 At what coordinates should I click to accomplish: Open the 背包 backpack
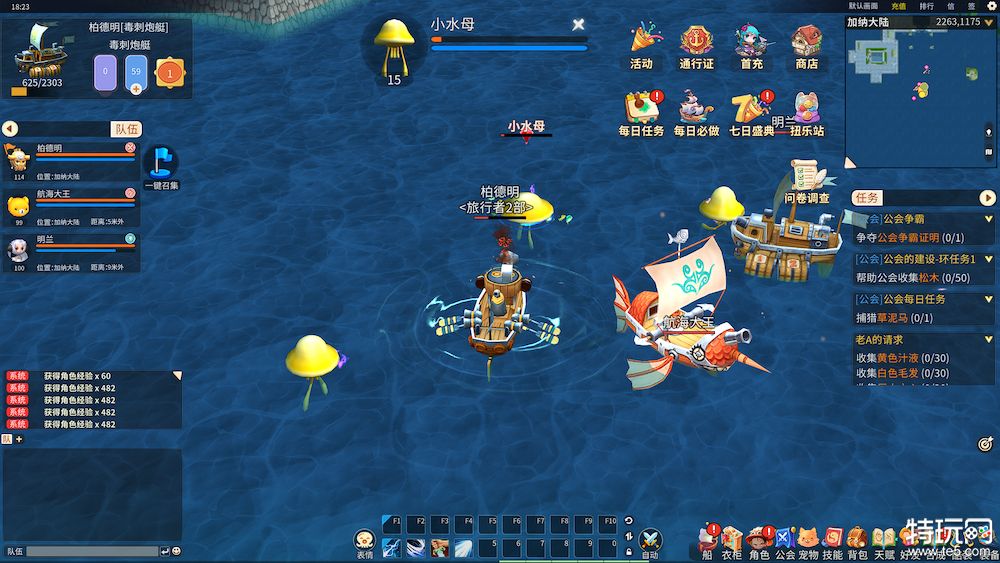click(x=857, y=540)
